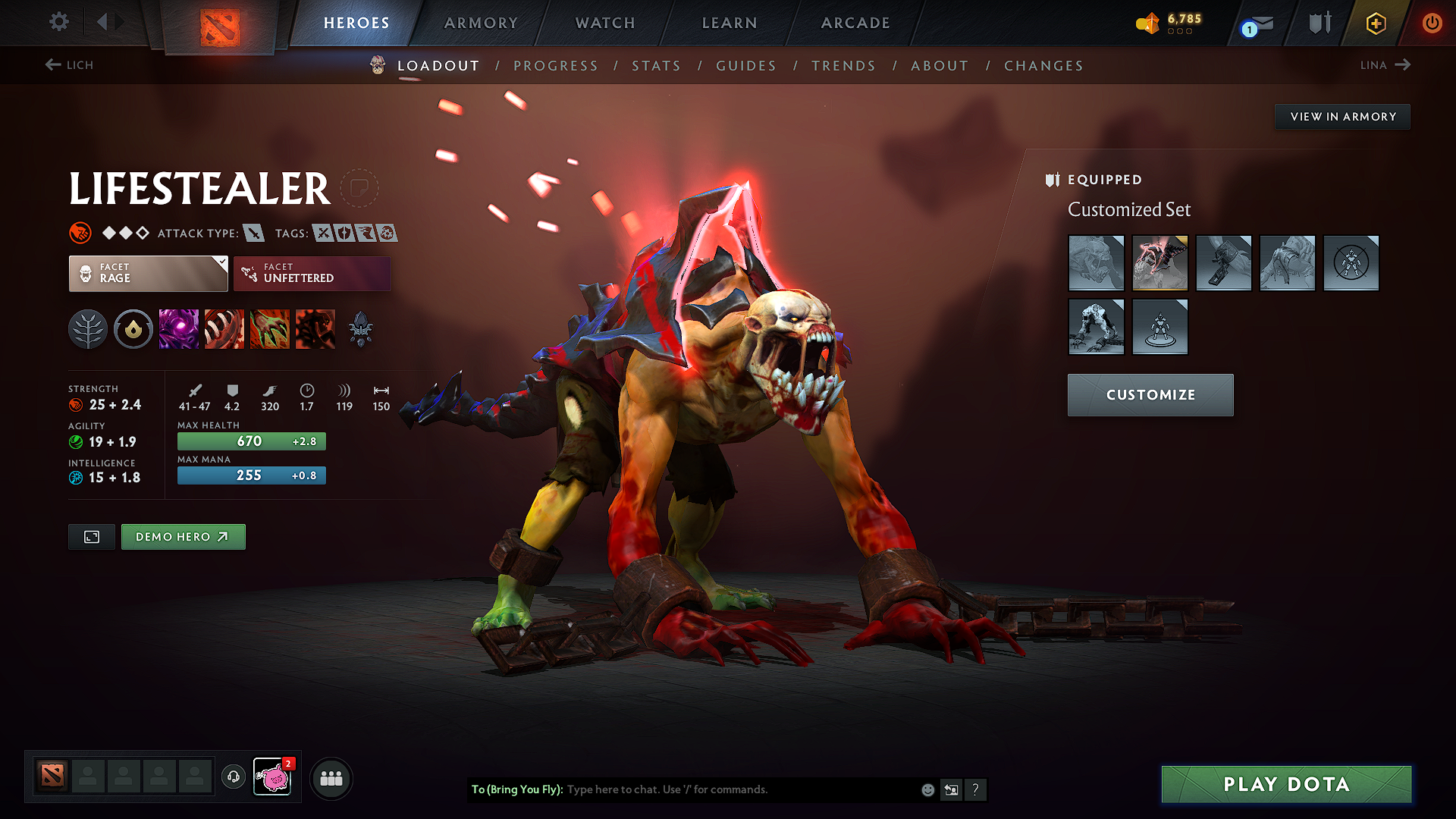Viewport: 1456px width, 819px height.
Task: Go forward to Lina with right arrow
Action: coord(1404,65)
